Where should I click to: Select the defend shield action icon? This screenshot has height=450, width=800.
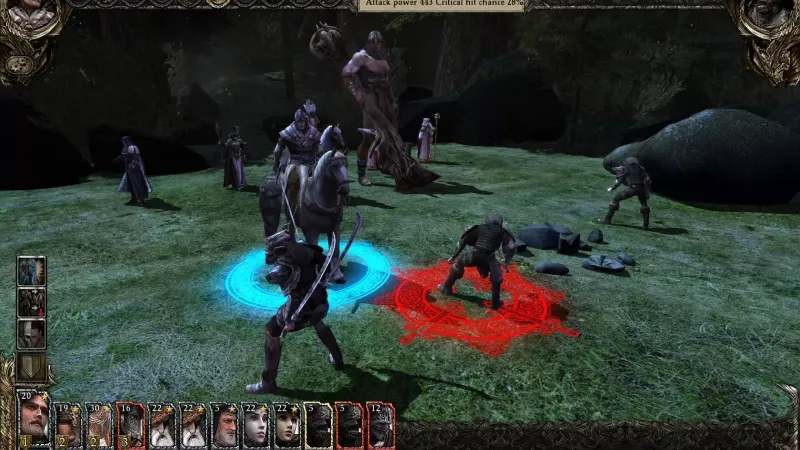[31, 365]
